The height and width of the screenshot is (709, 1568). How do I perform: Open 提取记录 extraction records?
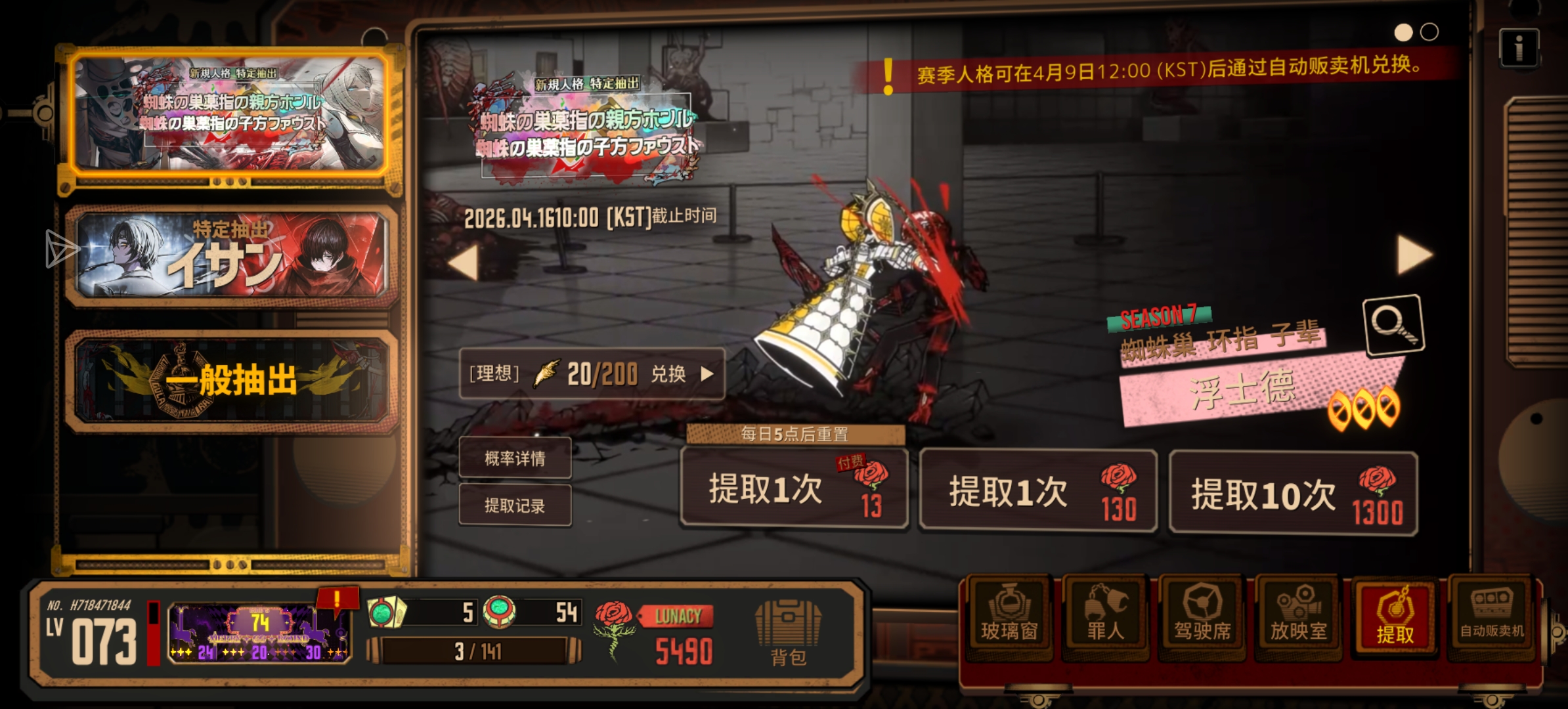tap(515, 505)
